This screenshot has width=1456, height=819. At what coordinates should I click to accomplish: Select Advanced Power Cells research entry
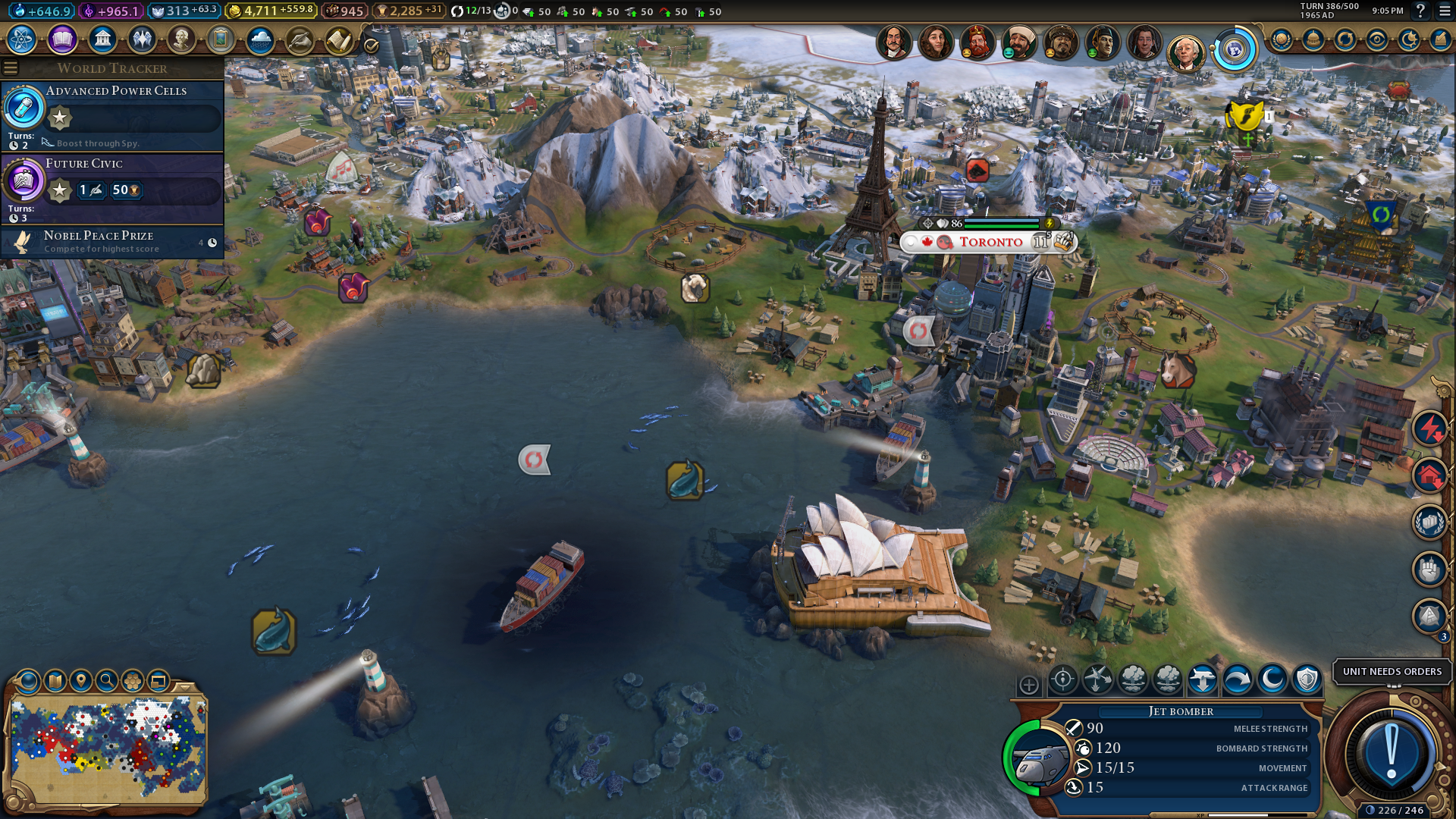pyautogui.click(x=112, y=115)
